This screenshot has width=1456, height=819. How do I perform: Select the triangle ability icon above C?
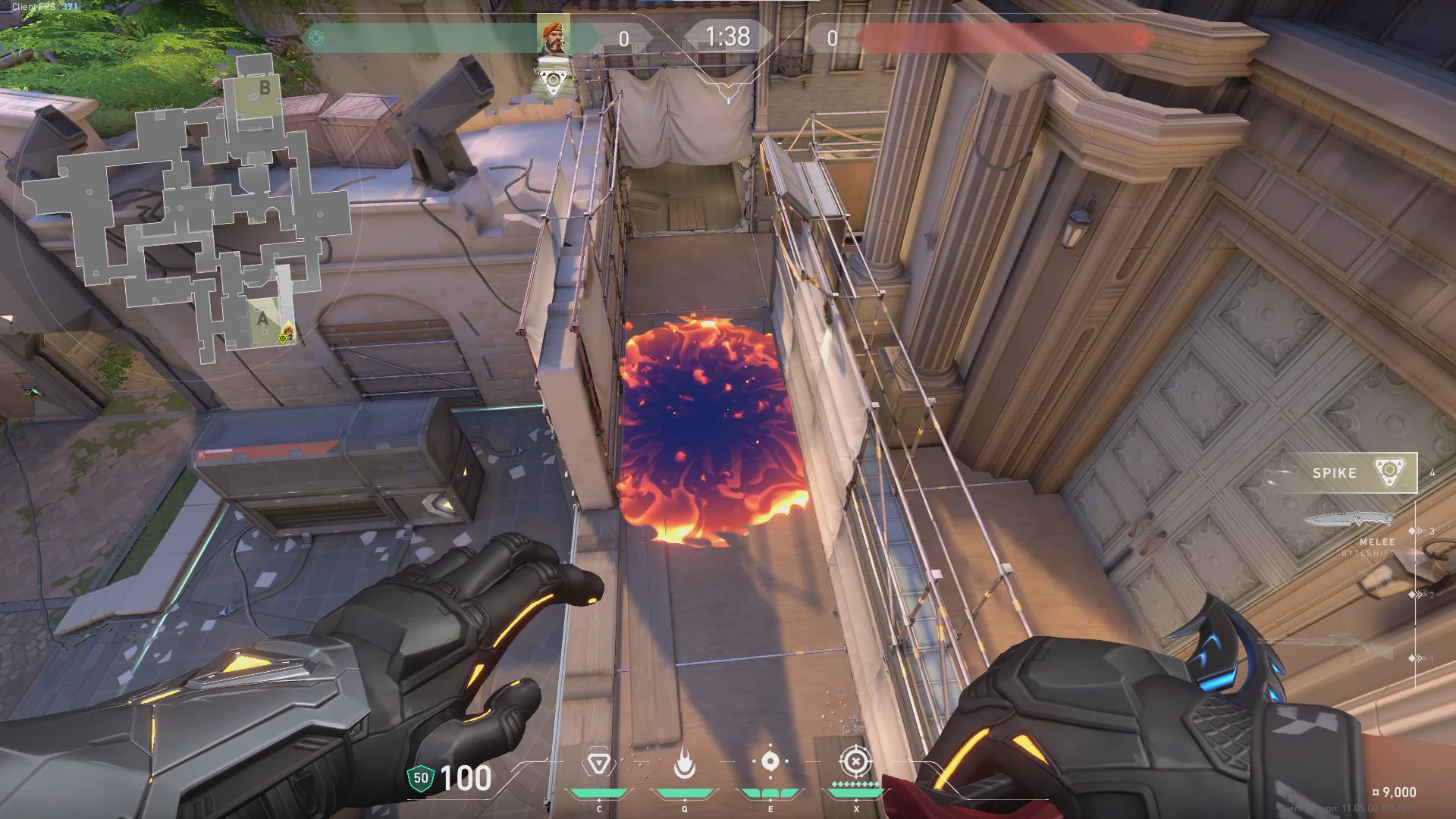coord(598,763)
